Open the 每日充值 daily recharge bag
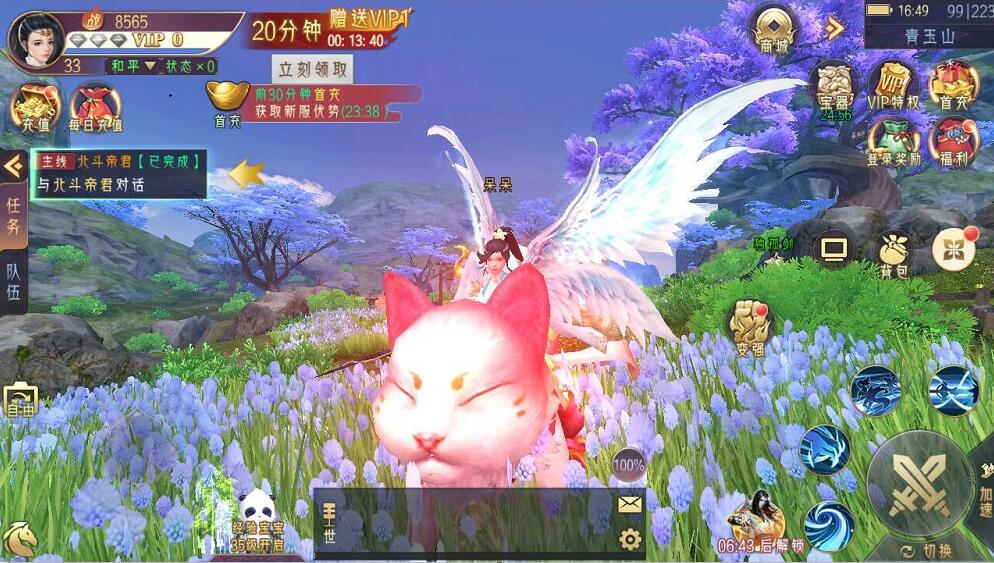 tap(95, 108)
